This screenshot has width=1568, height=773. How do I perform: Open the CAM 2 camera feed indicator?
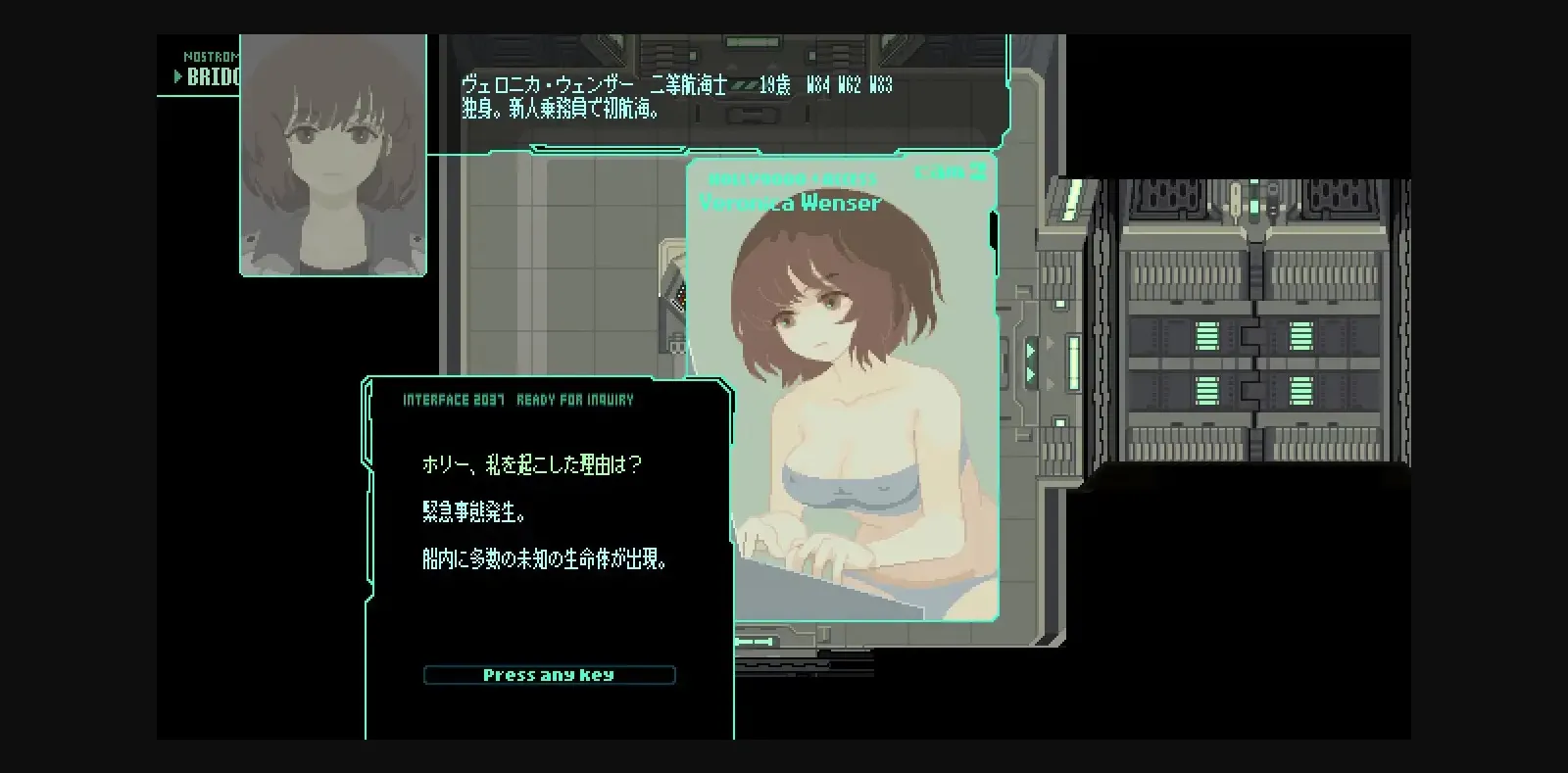[948, 172]
